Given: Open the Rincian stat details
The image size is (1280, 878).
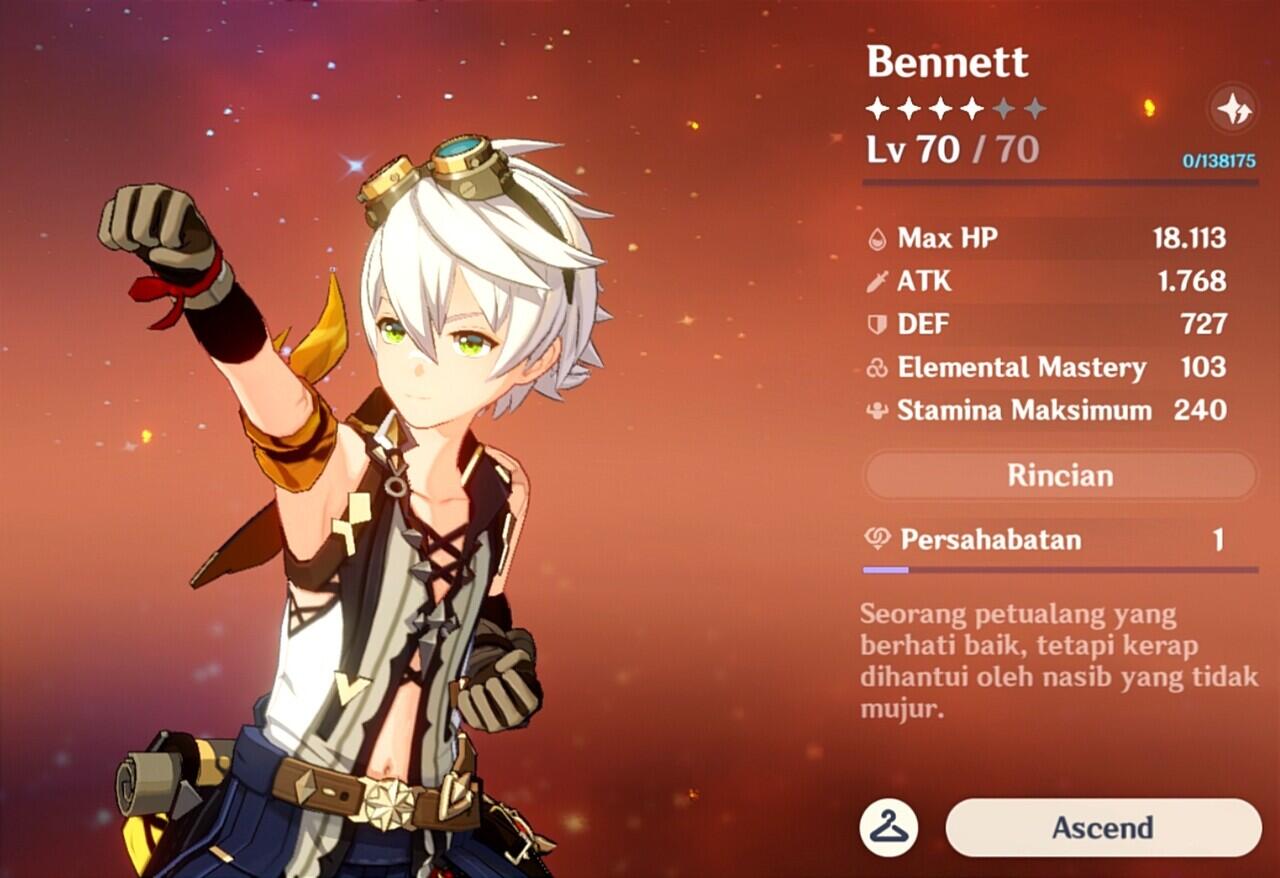Looking at the screenshot, I should 1060,475.
